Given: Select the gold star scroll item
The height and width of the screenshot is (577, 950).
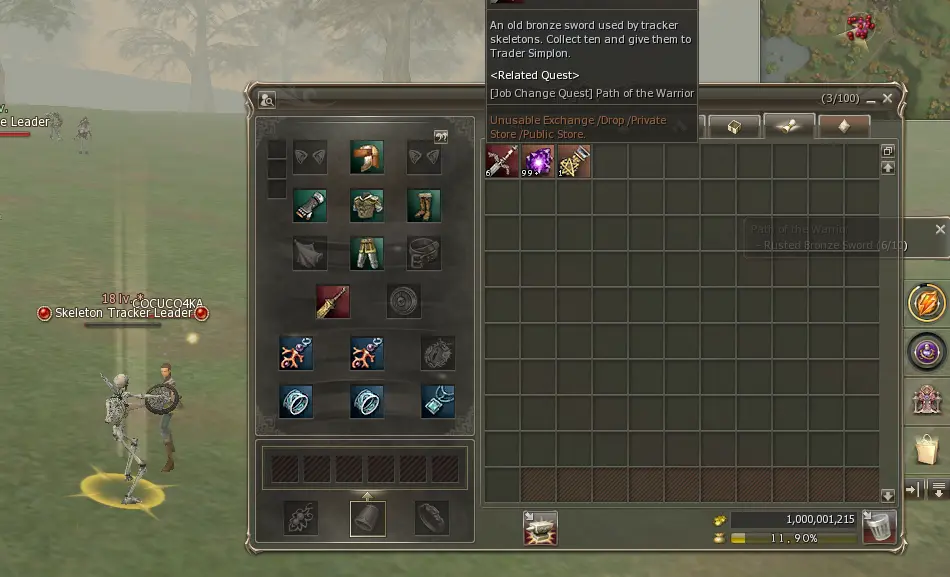Looking at the screenshot, I should [574, 161].
